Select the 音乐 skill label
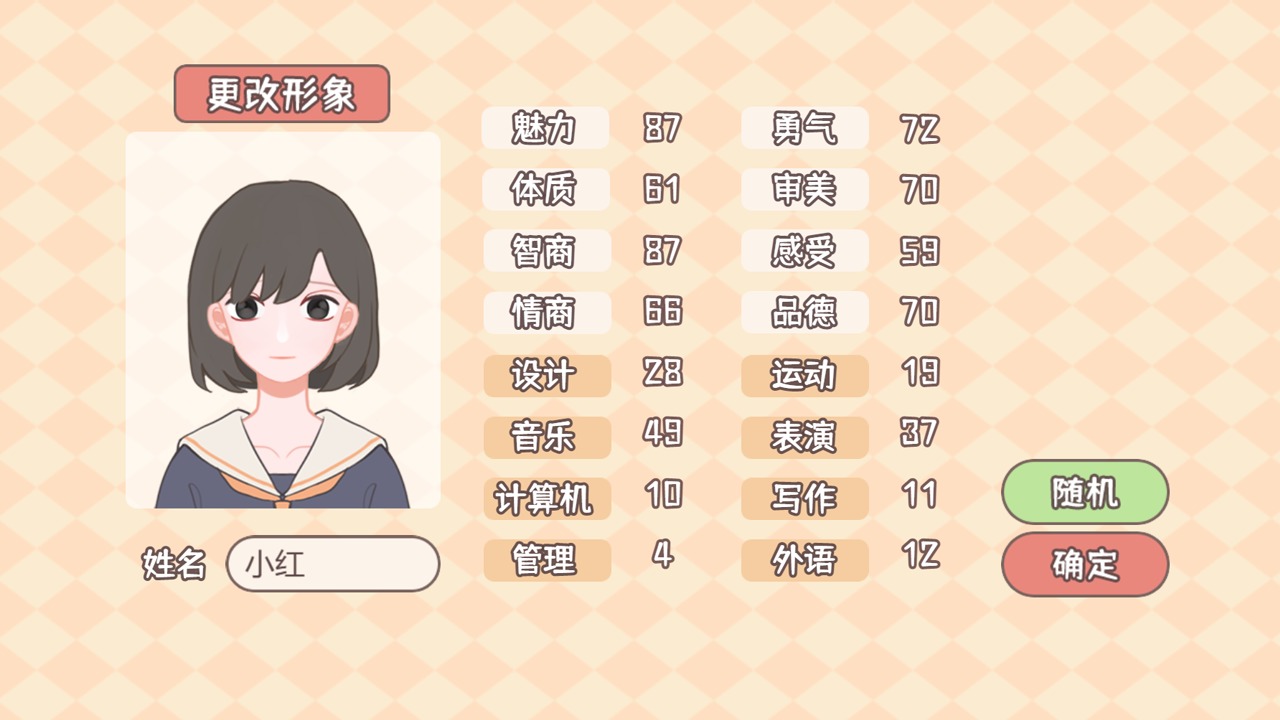Image resolution: width=1280 pixels, height=720 pixels. click(546, 437)
